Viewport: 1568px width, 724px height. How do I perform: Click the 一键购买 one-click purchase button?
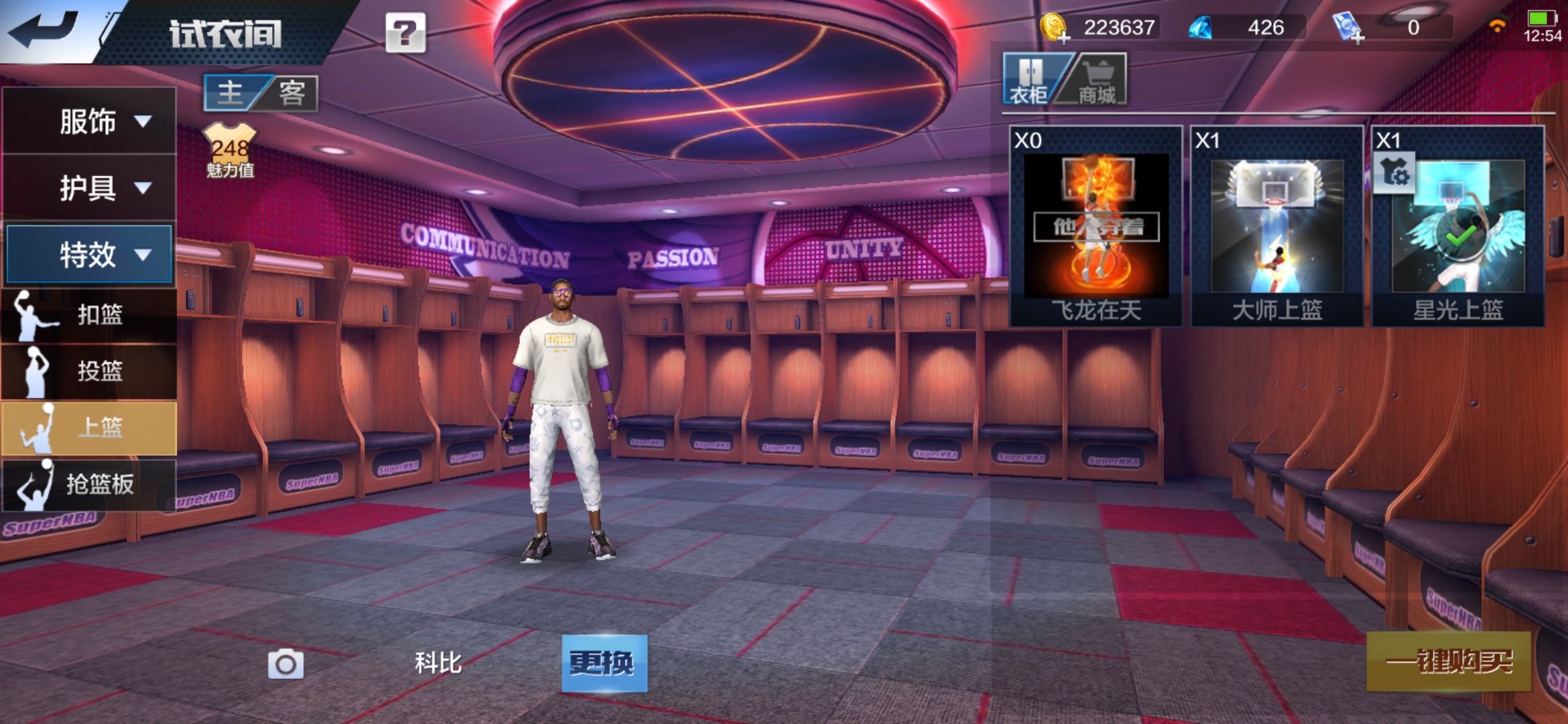click(x=1449, y=662)
